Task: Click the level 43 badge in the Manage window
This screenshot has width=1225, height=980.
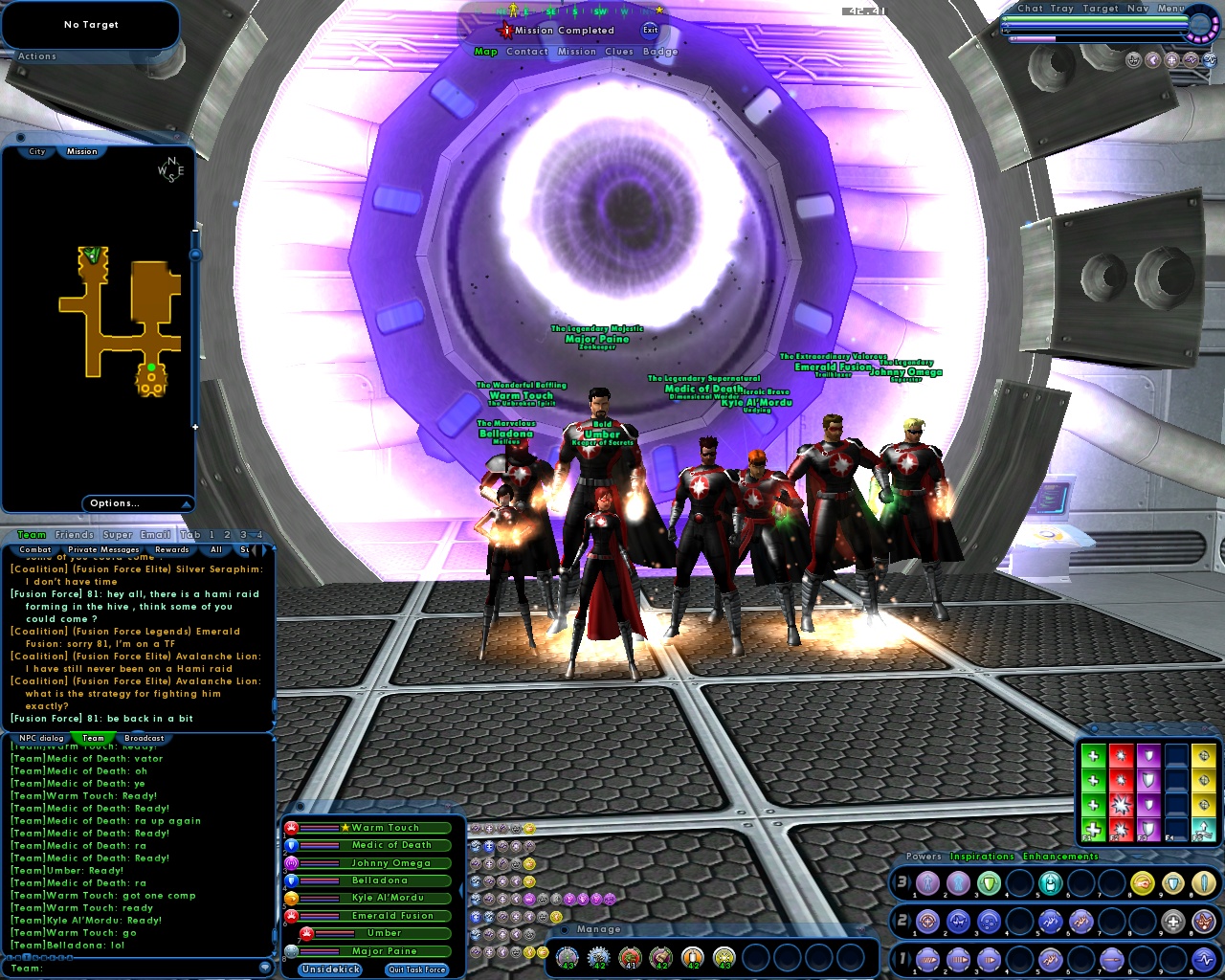Action: 566,958
